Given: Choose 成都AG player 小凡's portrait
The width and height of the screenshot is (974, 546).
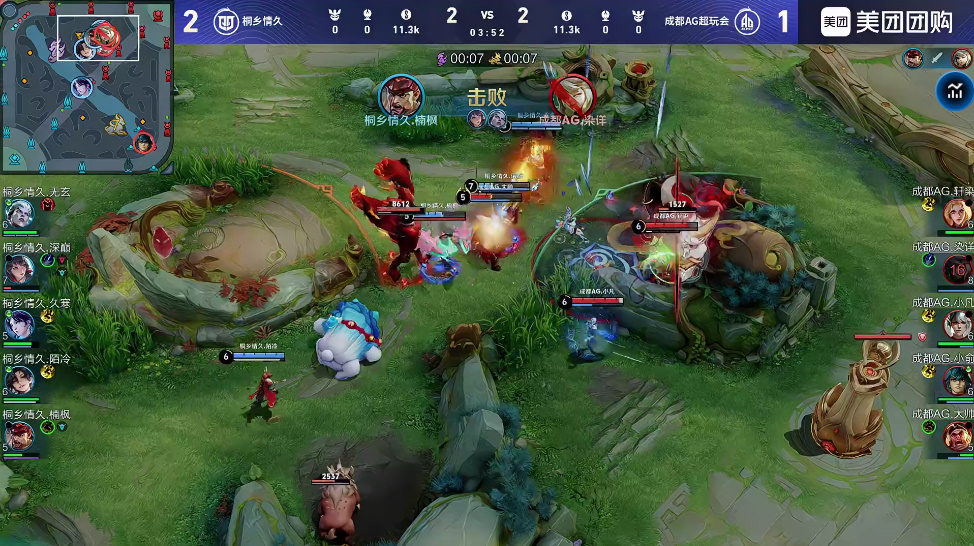Looking at the screenshot, I should click(x=956, y=324).
